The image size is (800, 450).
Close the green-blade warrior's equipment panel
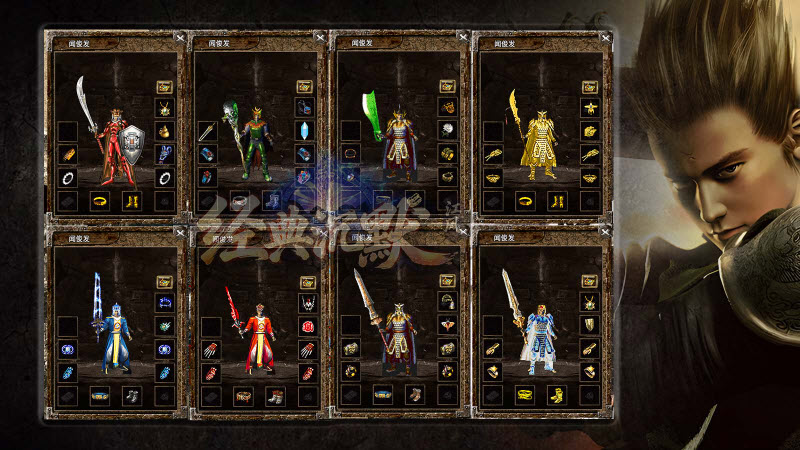point(462,36)
